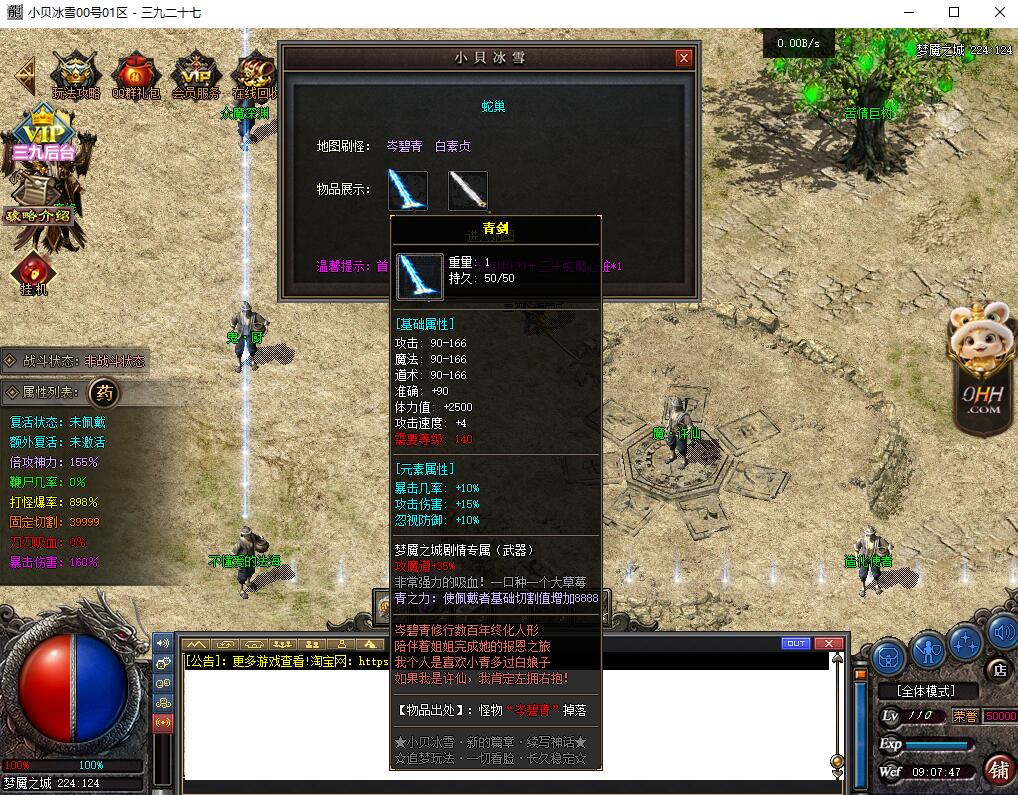The height and width of the screenshot is (795, 1018).
Task: Click the blue OUT button on chat
Action: pyautogui.click(x=796, y=643)
